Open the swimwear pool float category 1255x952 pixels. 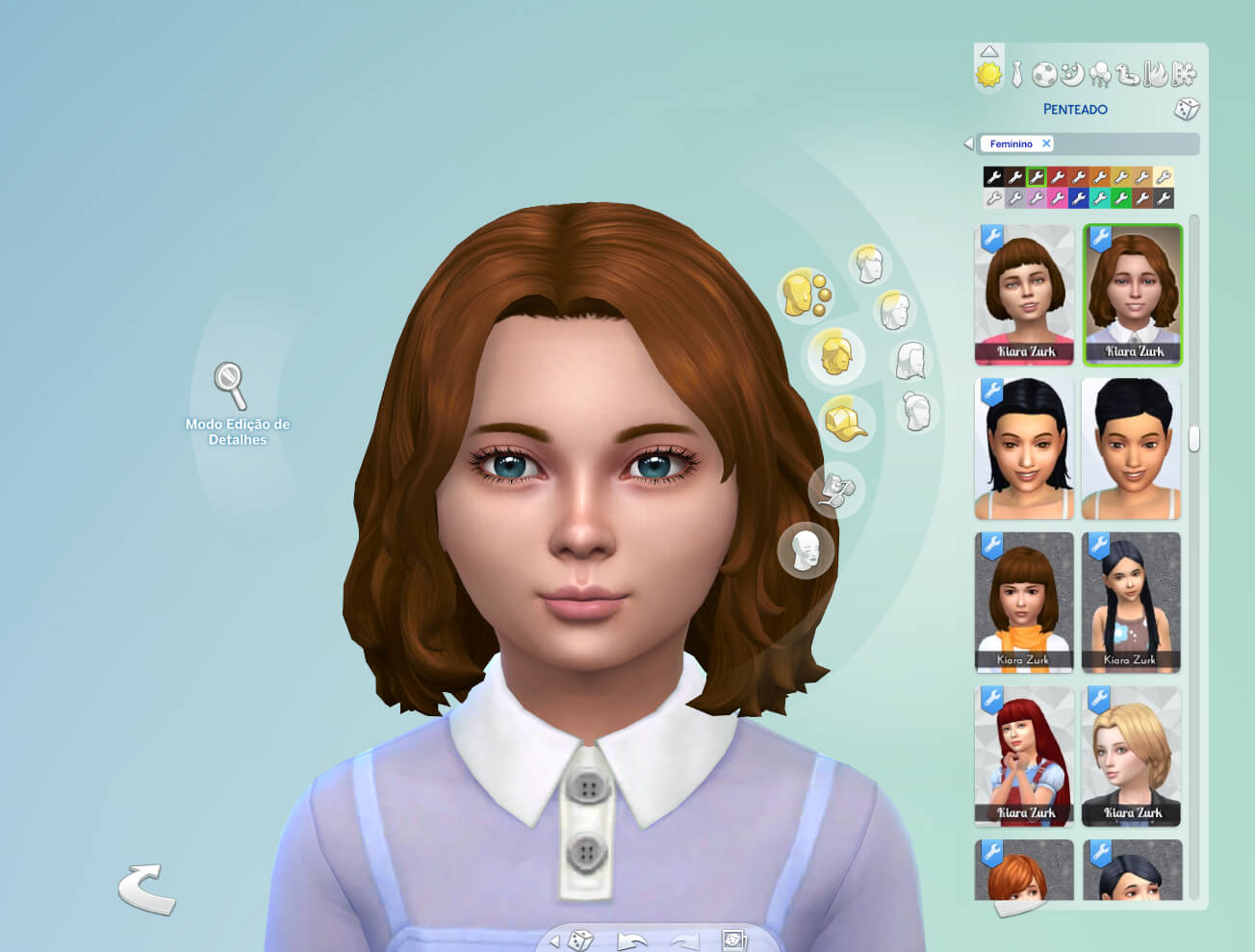(x=1128, y=75)
